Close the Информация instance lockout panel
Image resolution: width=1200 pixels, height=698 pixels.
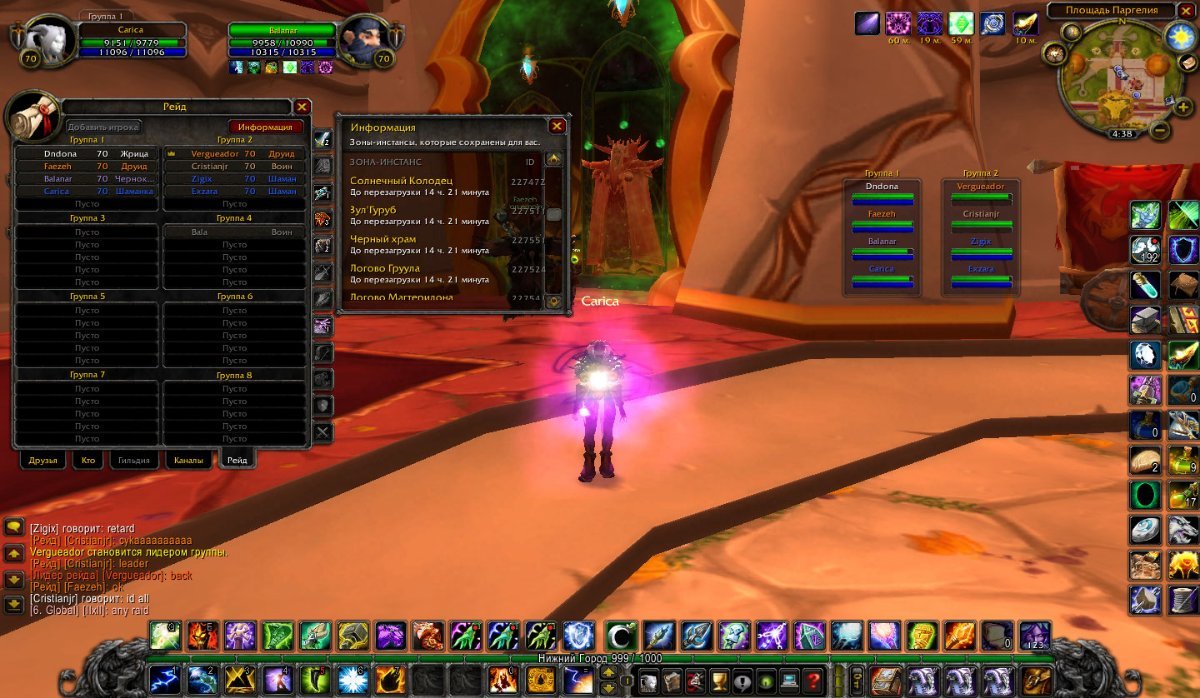tap(557, 126)
